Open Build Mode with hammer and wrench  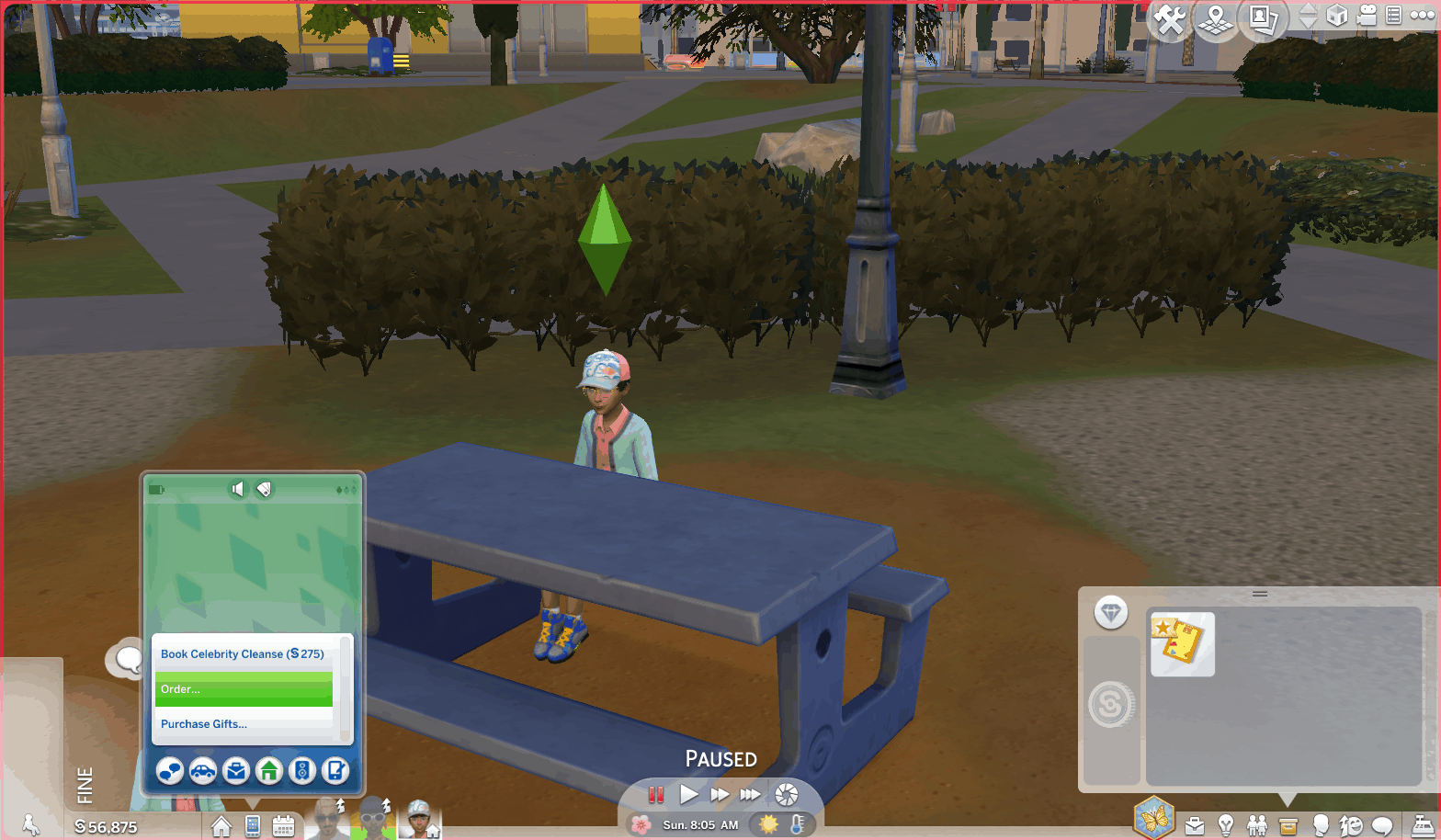click(x=1169, y=19)
